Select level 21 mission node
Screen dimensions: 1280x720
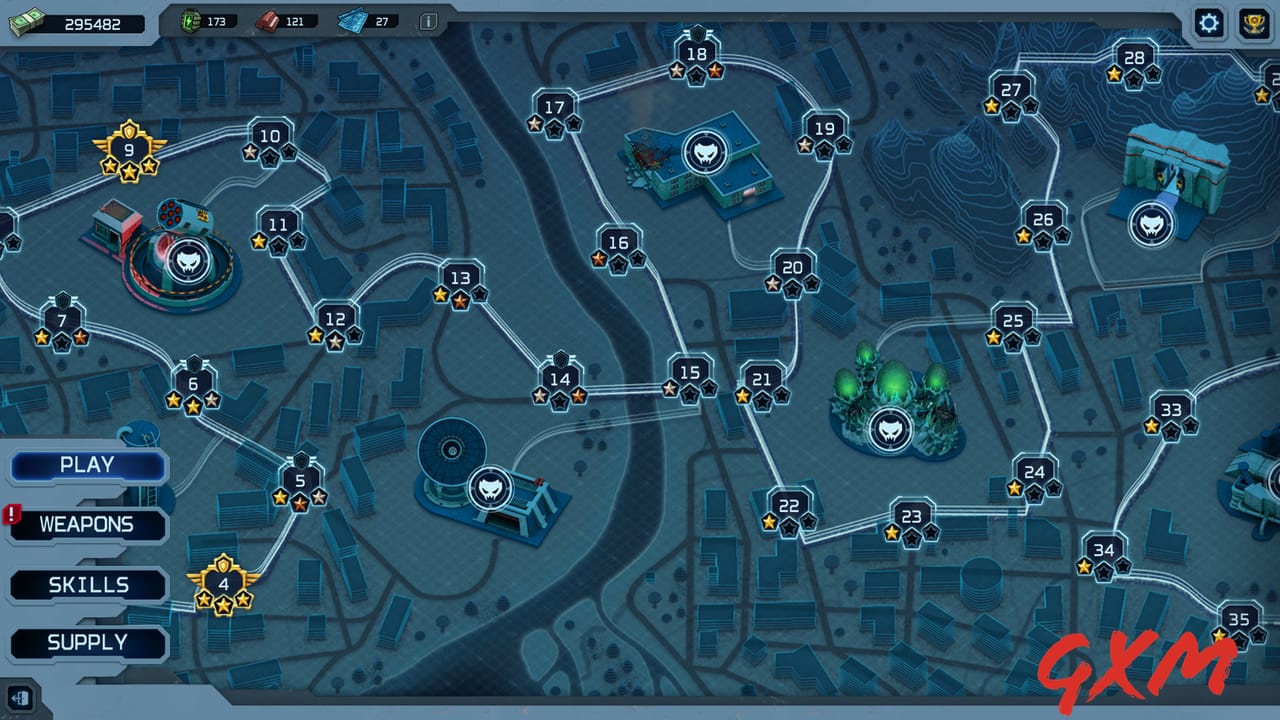pyautogui.click(x=762, y=381)
